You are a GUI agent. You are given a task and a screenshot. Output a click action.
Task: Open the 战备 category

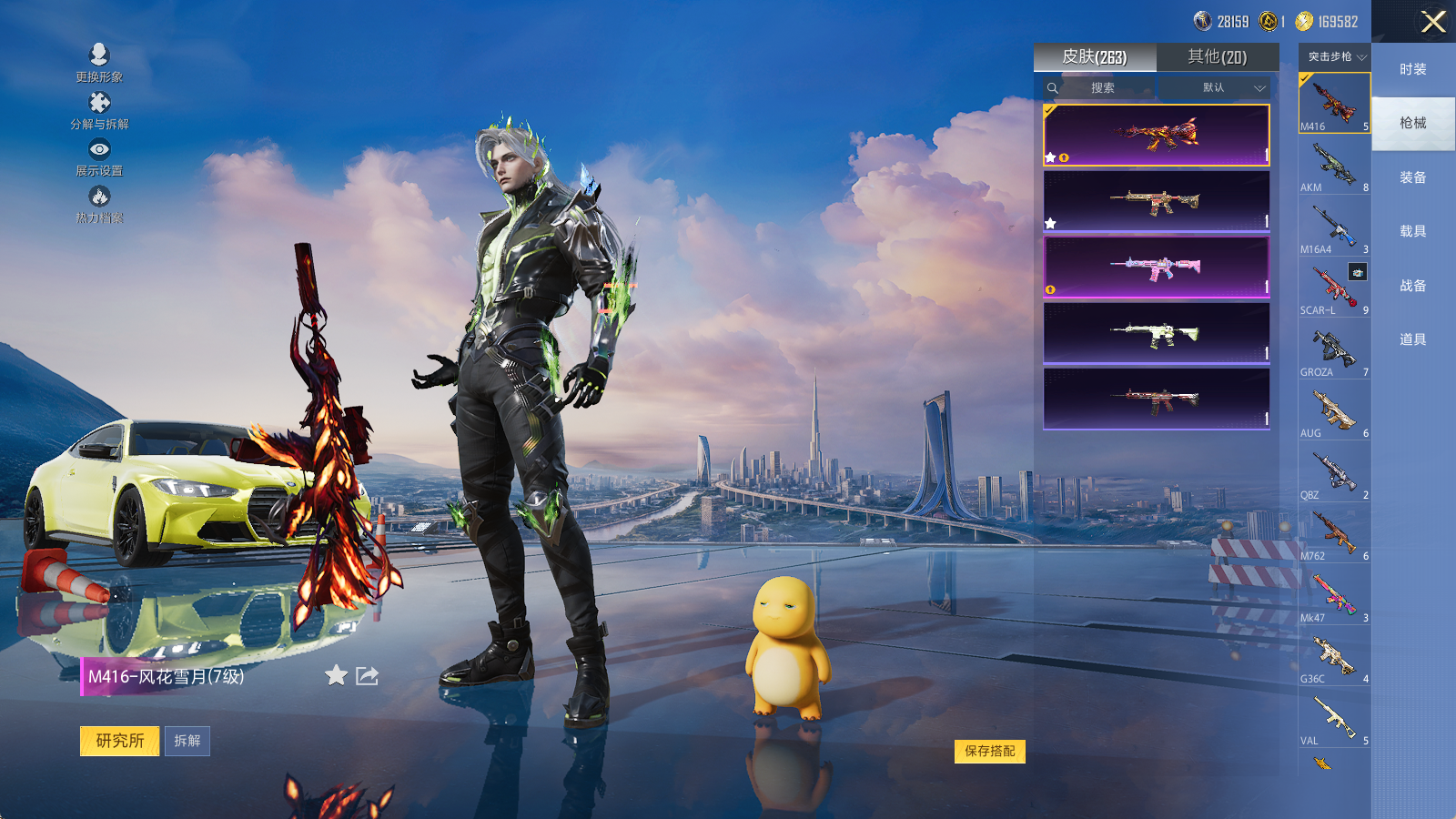click(x=1412, y=286)
